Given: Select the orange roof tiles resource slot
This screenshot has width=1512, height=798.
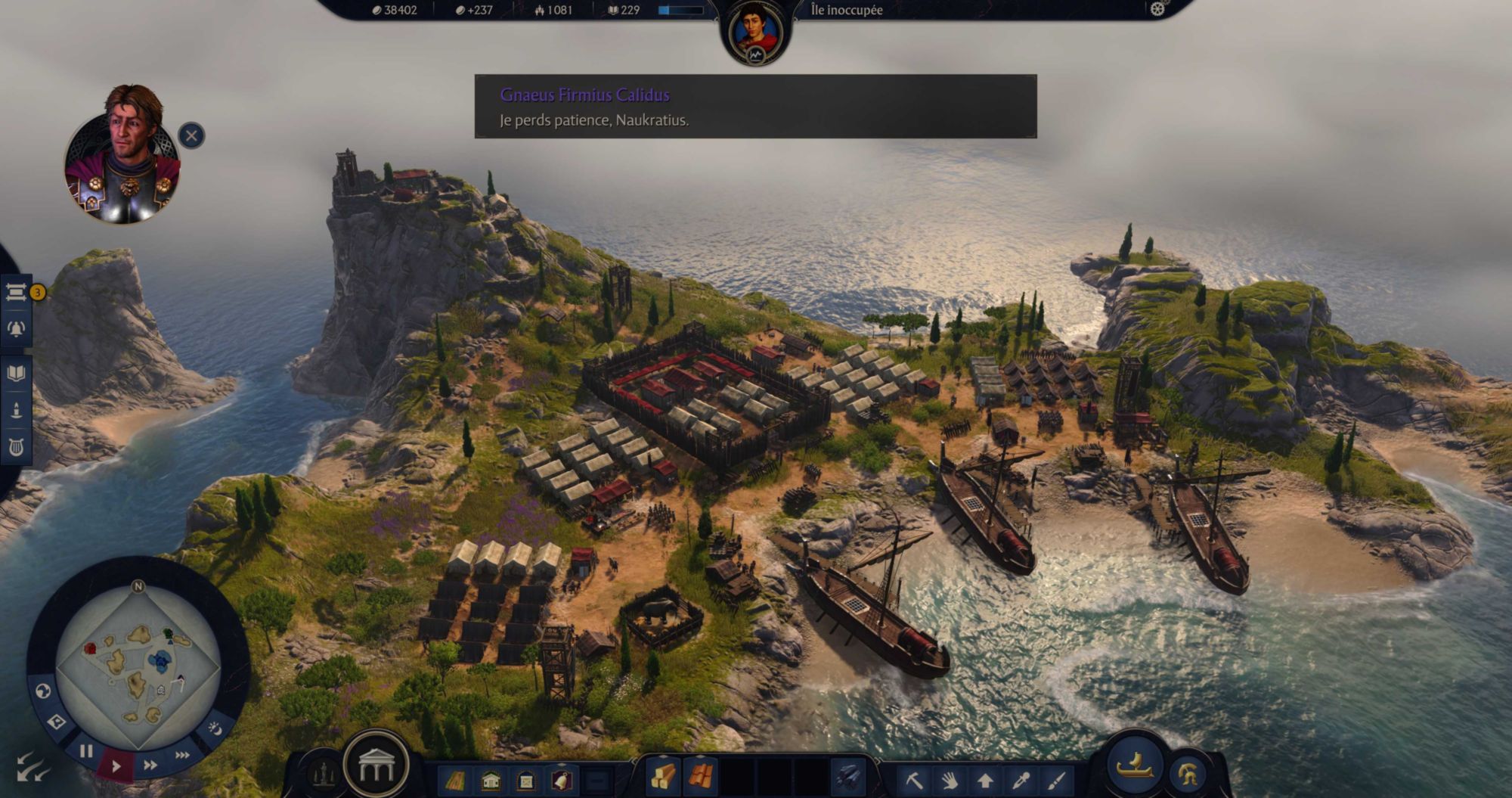Looking at the screenshot, I should [700, 777].
